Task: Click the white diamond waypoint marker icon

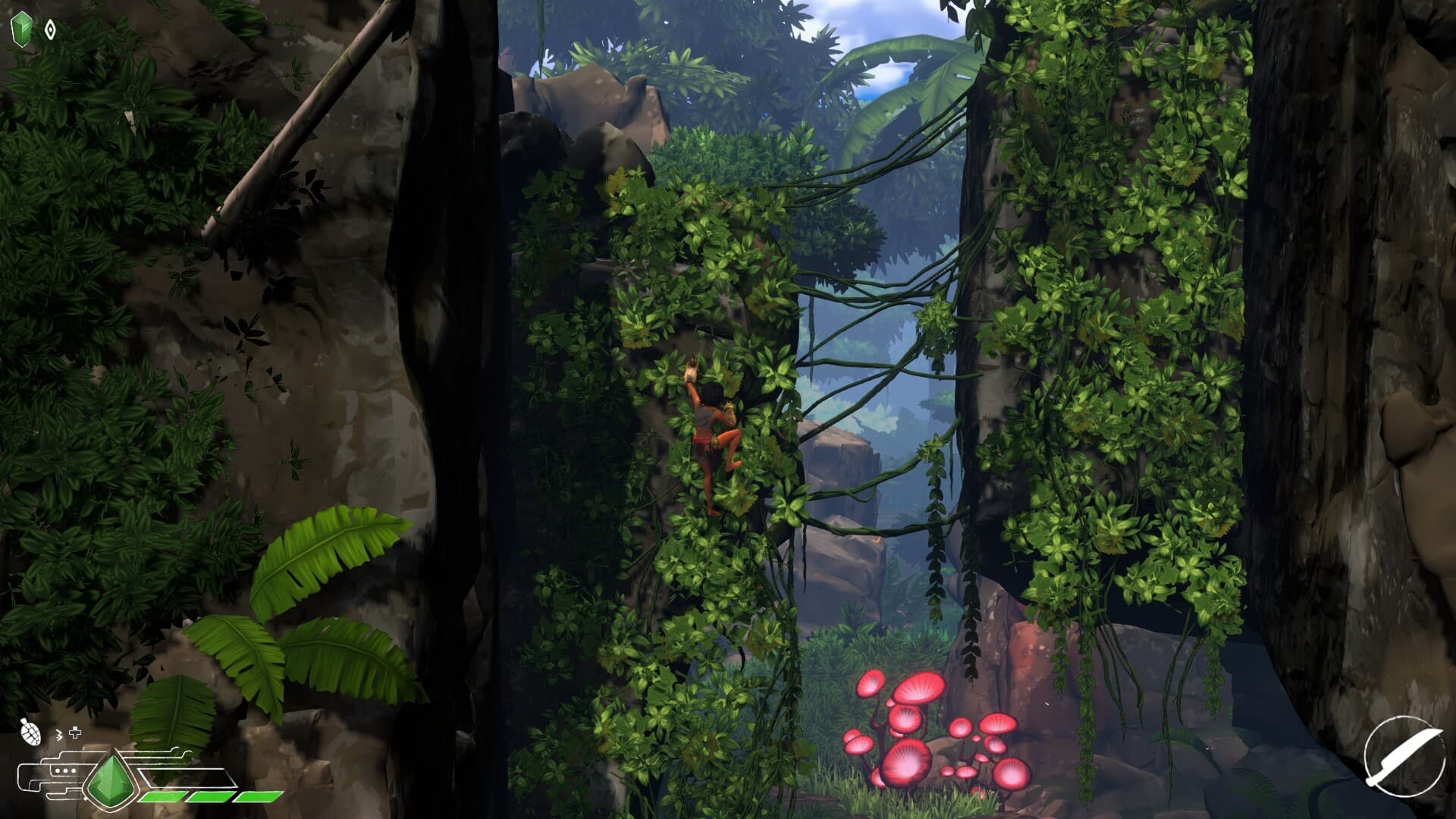Action: coord(49,29)
